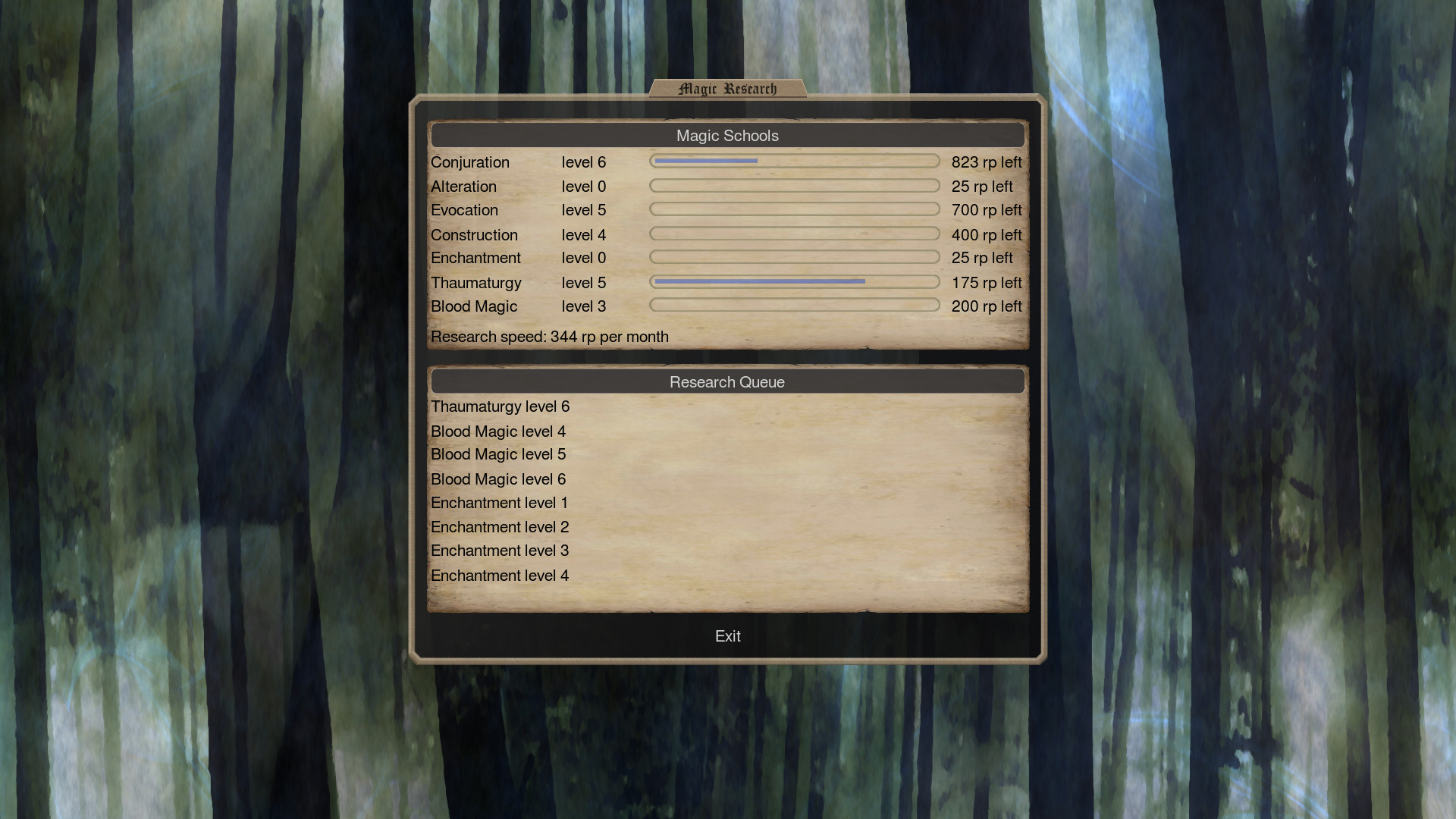Select the Alteration school row
This screenshot has width=1456, height=819.
coord(464,187)
